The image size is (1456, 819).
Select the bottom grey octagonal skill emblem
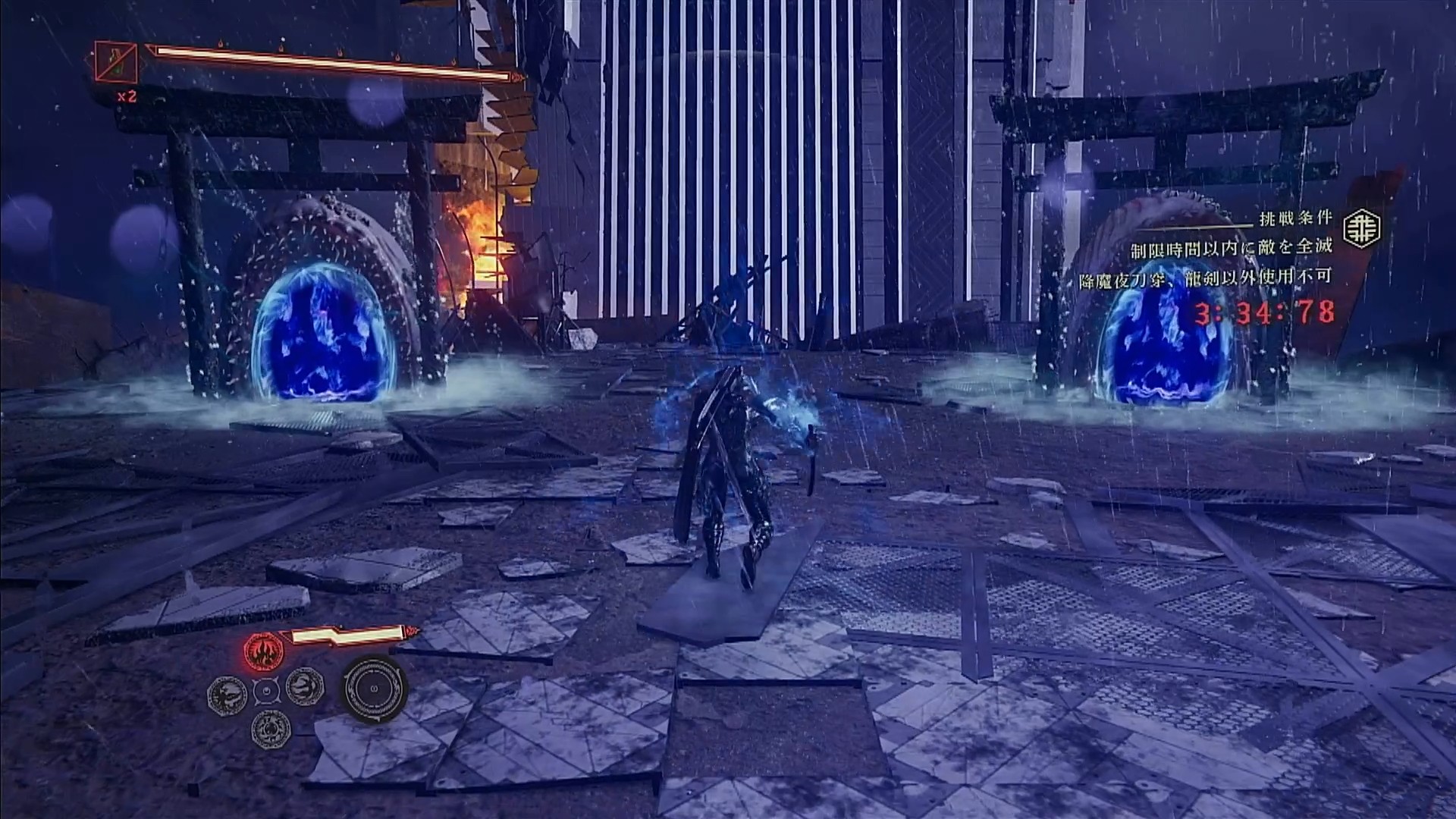269,729
